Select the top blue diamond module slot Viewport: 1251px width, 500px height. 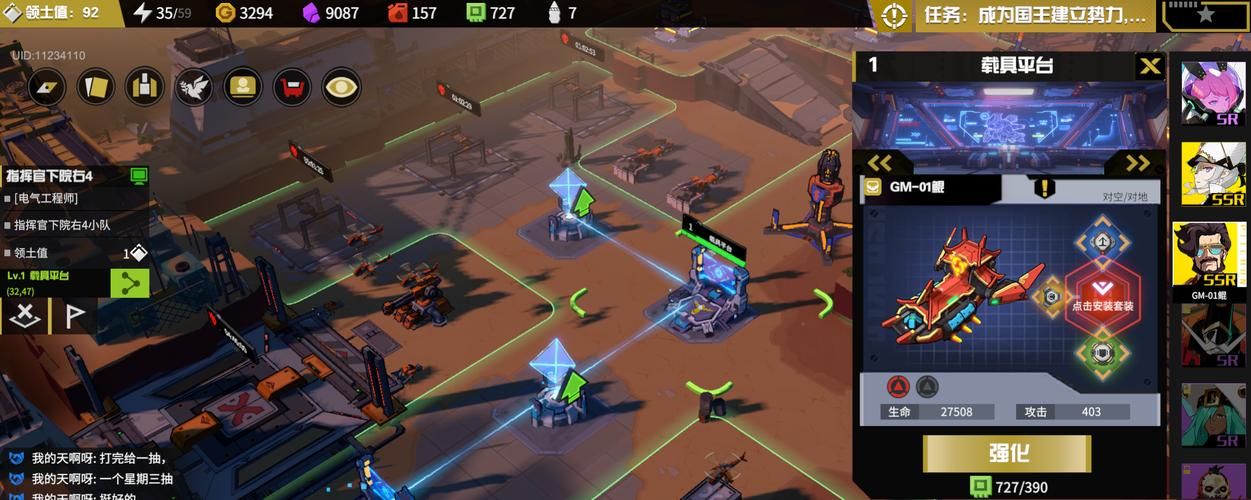[1100, 241]
